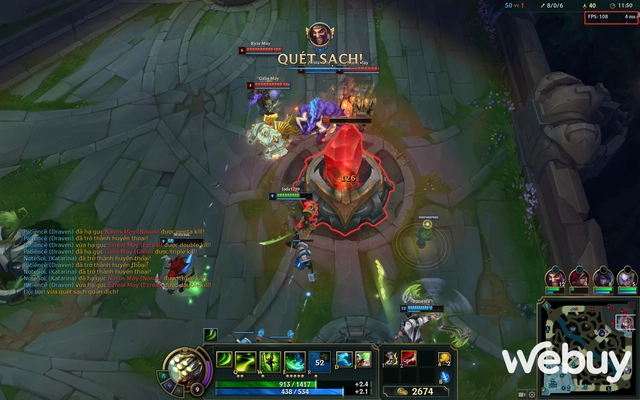640x400 pixels.
Task: Select the purple-hooded ally portrait
Action: [603, 277]
